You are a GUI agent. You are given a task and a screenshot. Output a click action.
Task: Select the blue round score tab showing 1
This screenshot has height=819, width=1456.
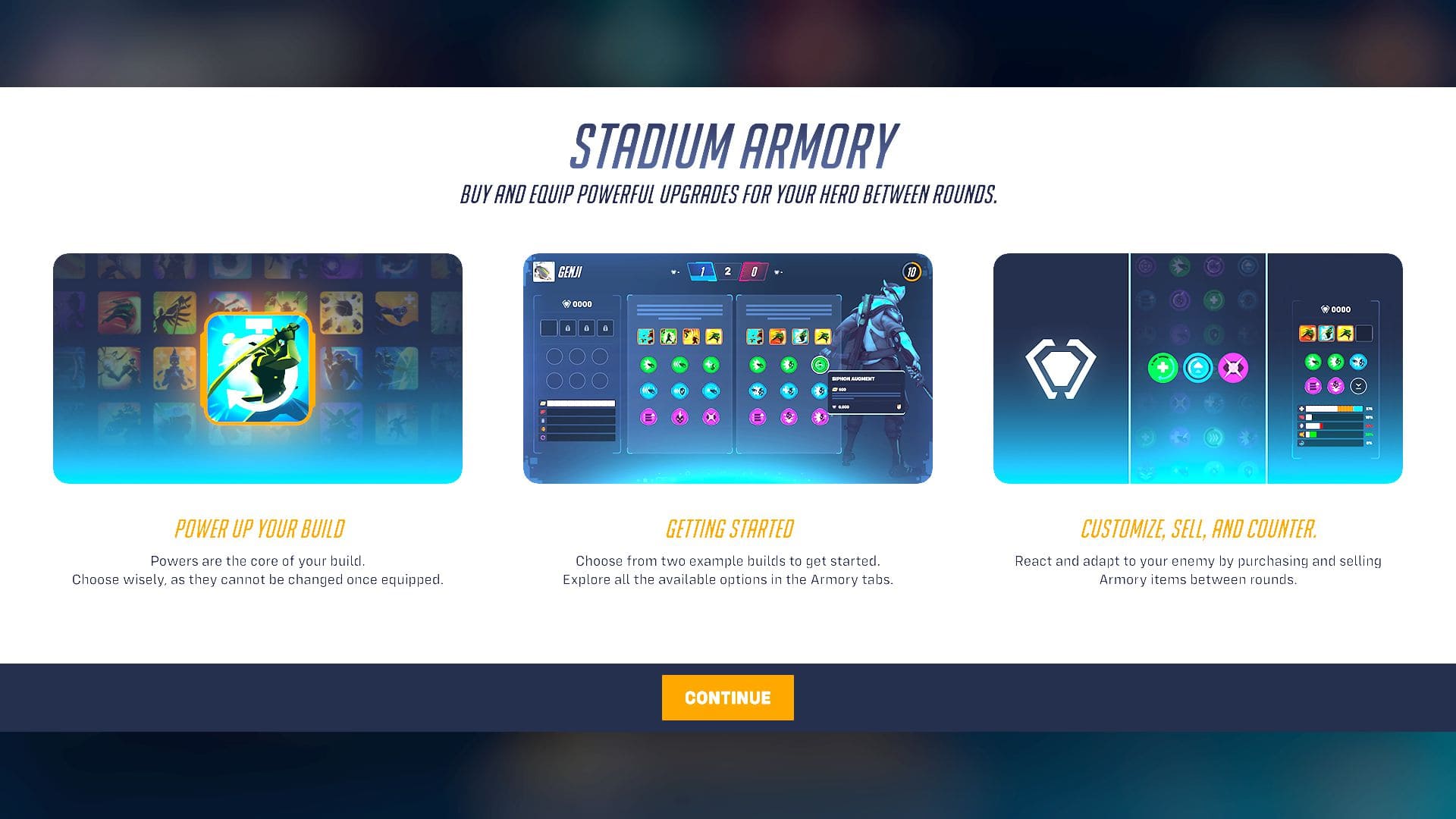[702, 271]
